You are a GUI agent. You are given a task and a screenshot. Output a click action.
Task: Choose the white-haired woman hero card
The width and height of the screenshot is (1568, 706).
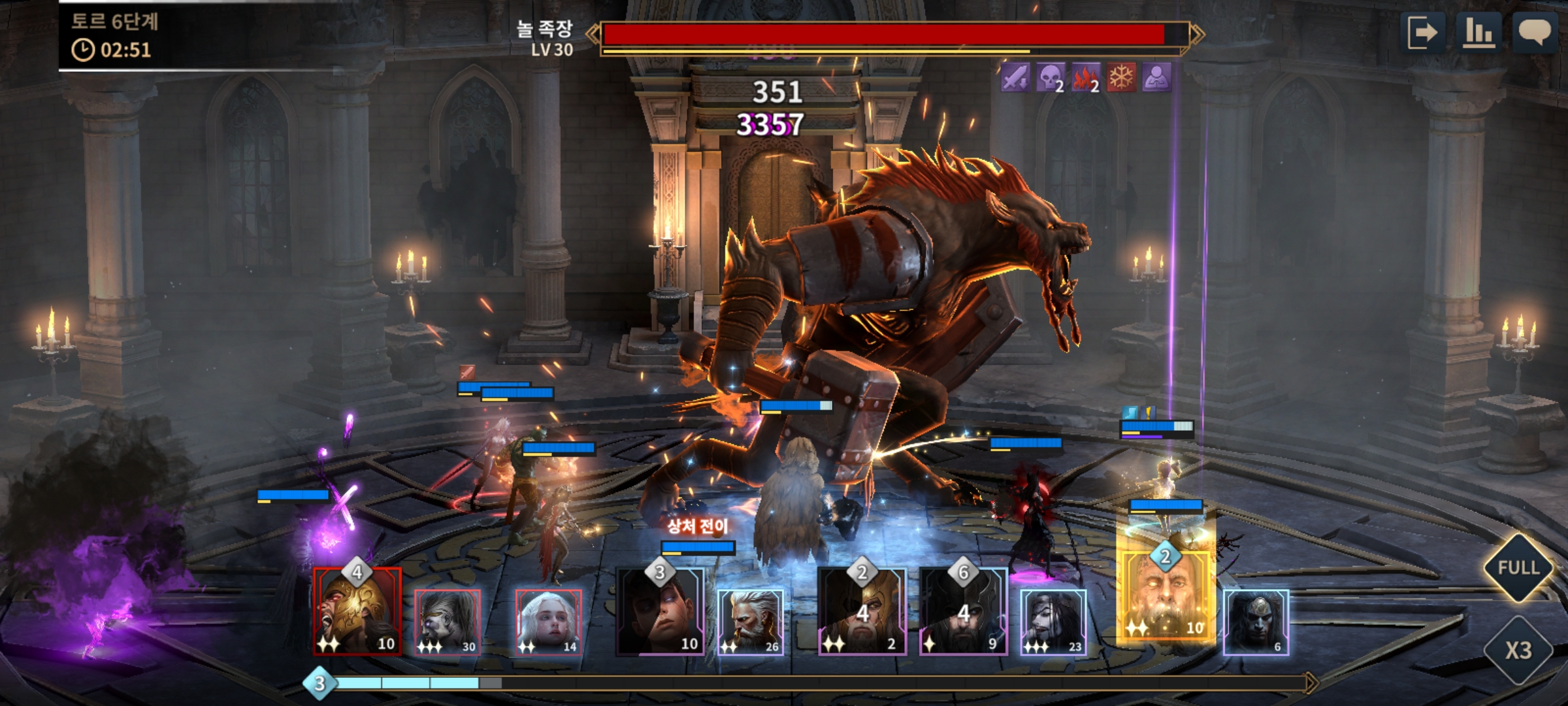(x=548, y=621)
